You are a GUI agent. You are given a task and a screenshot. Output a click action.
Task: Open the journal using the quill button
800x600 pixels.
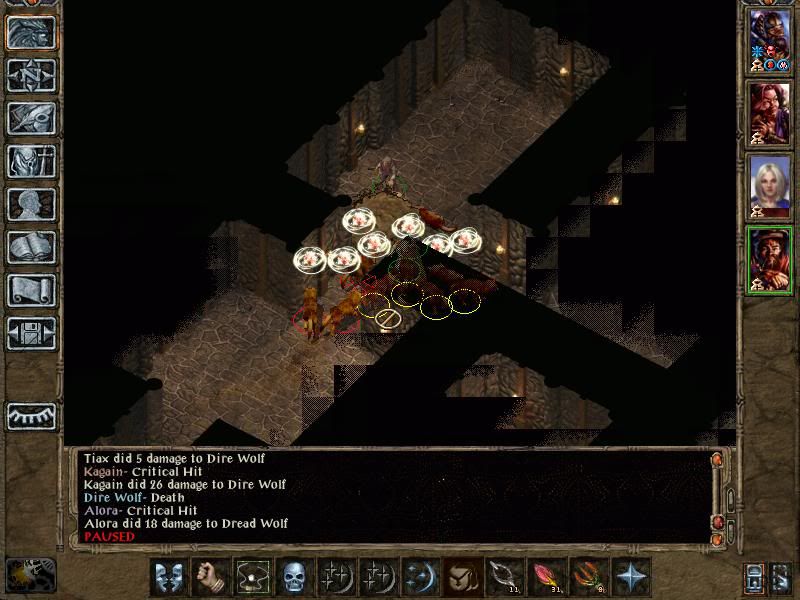tap(31, 118)
